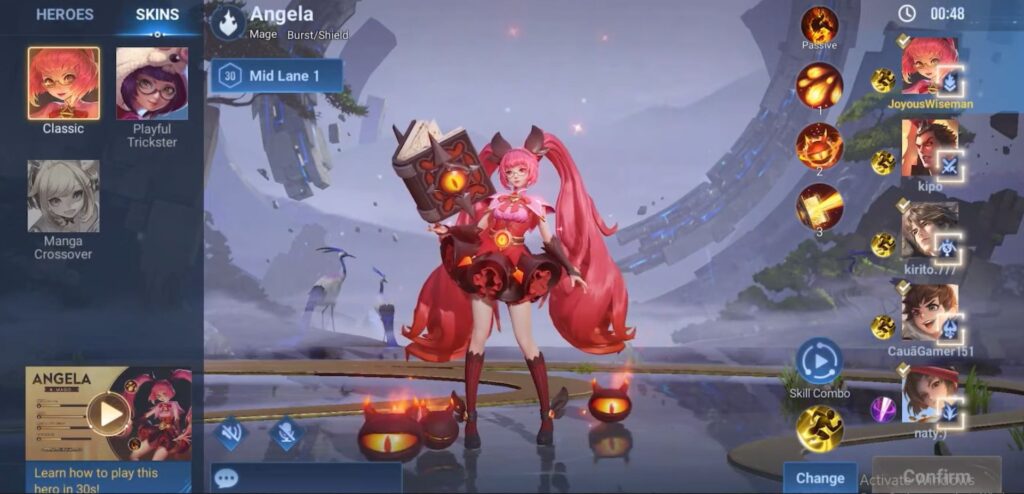Open the Mid Lane 1 preset button
This screenshot has height=494, width=1024.
[276, 76]
